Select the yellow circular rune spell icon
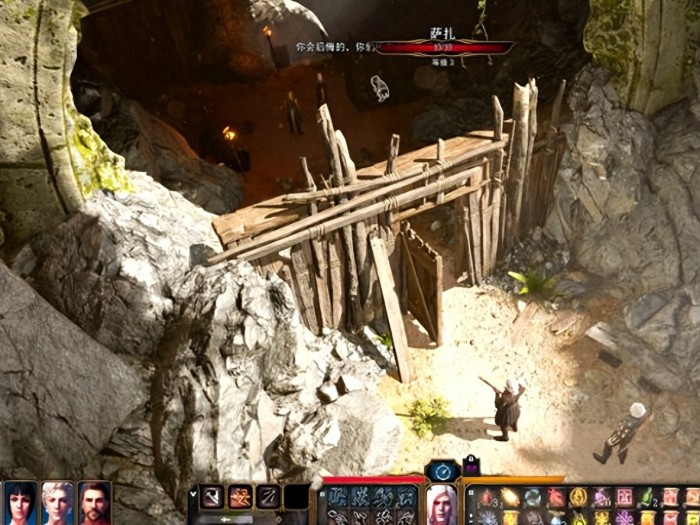The height and width of the screenshot is (525, 700). (578, 497)
